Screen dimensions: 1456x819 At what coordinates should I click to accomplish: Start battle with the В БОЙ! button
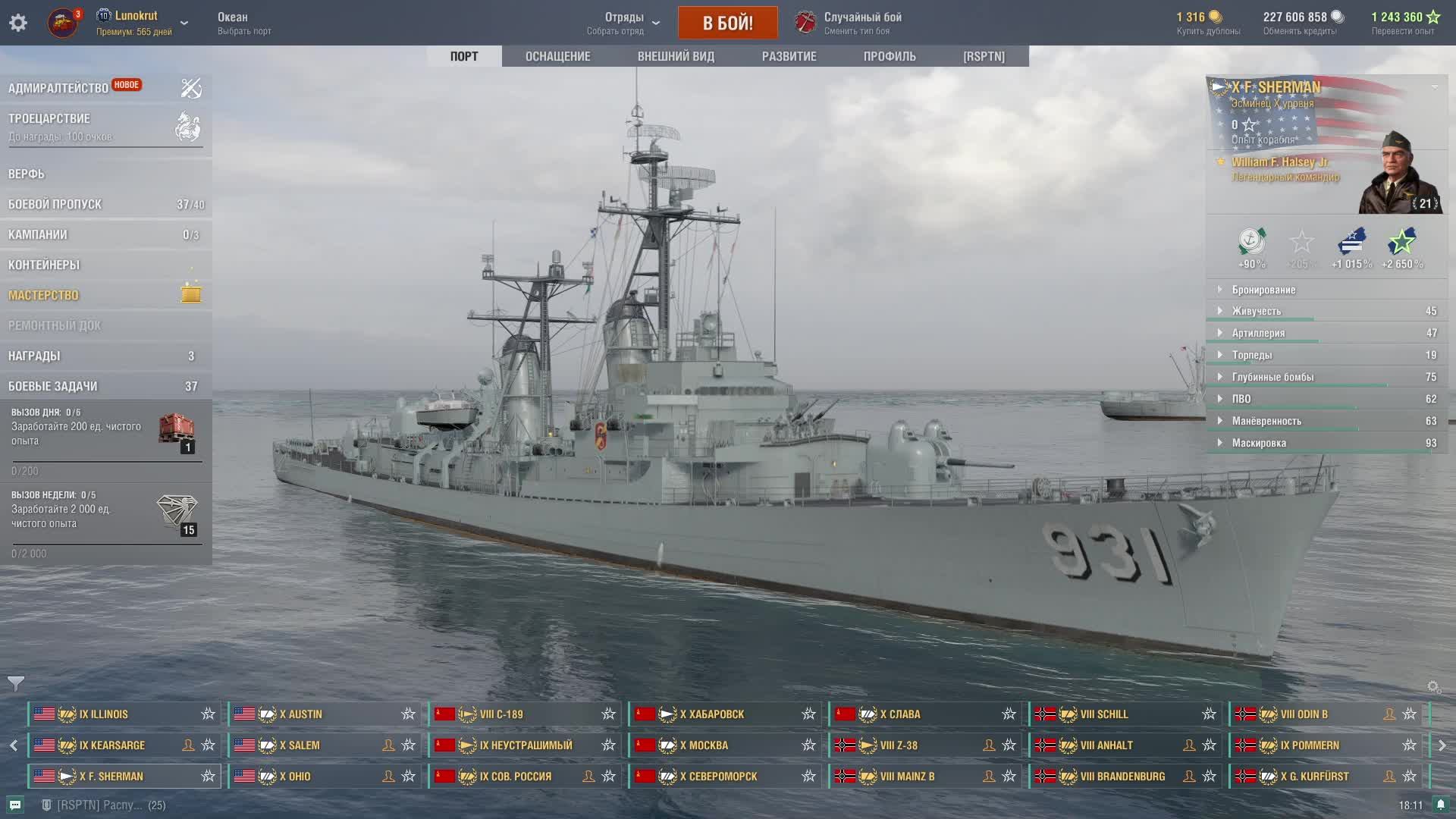point(727,23)
